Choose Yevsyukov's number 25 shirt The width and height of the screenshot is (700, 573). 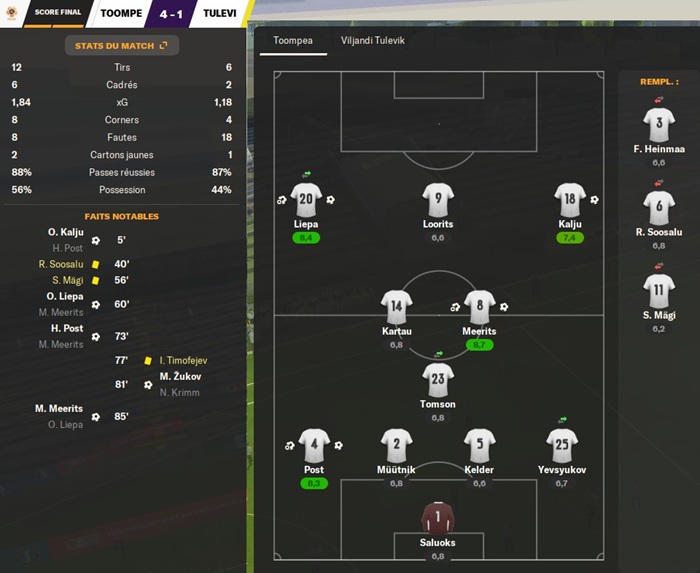click(x=562, y=445)
